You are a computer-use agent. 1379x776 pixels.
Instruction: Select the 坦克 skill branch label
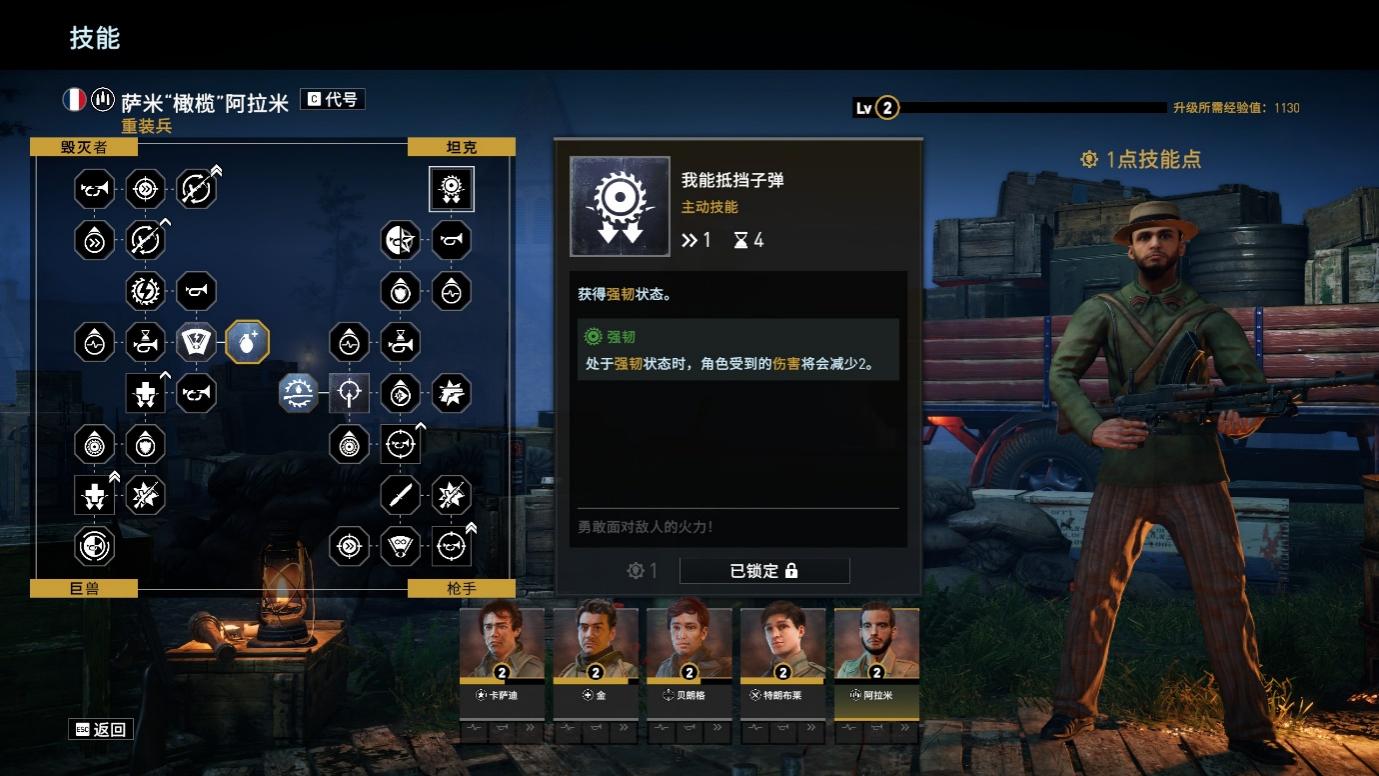pos(461,147)
